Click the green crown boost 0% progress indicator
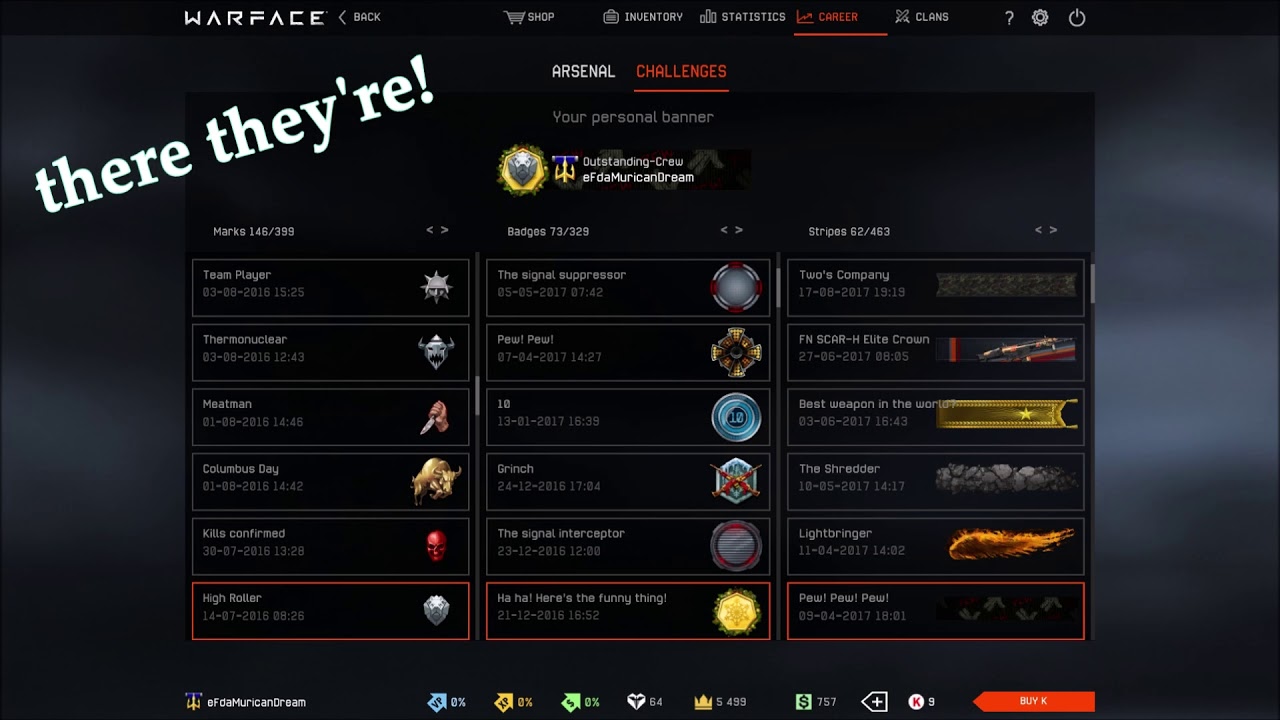Screen dimensions: 1280x720 click(x=570, y=701)
